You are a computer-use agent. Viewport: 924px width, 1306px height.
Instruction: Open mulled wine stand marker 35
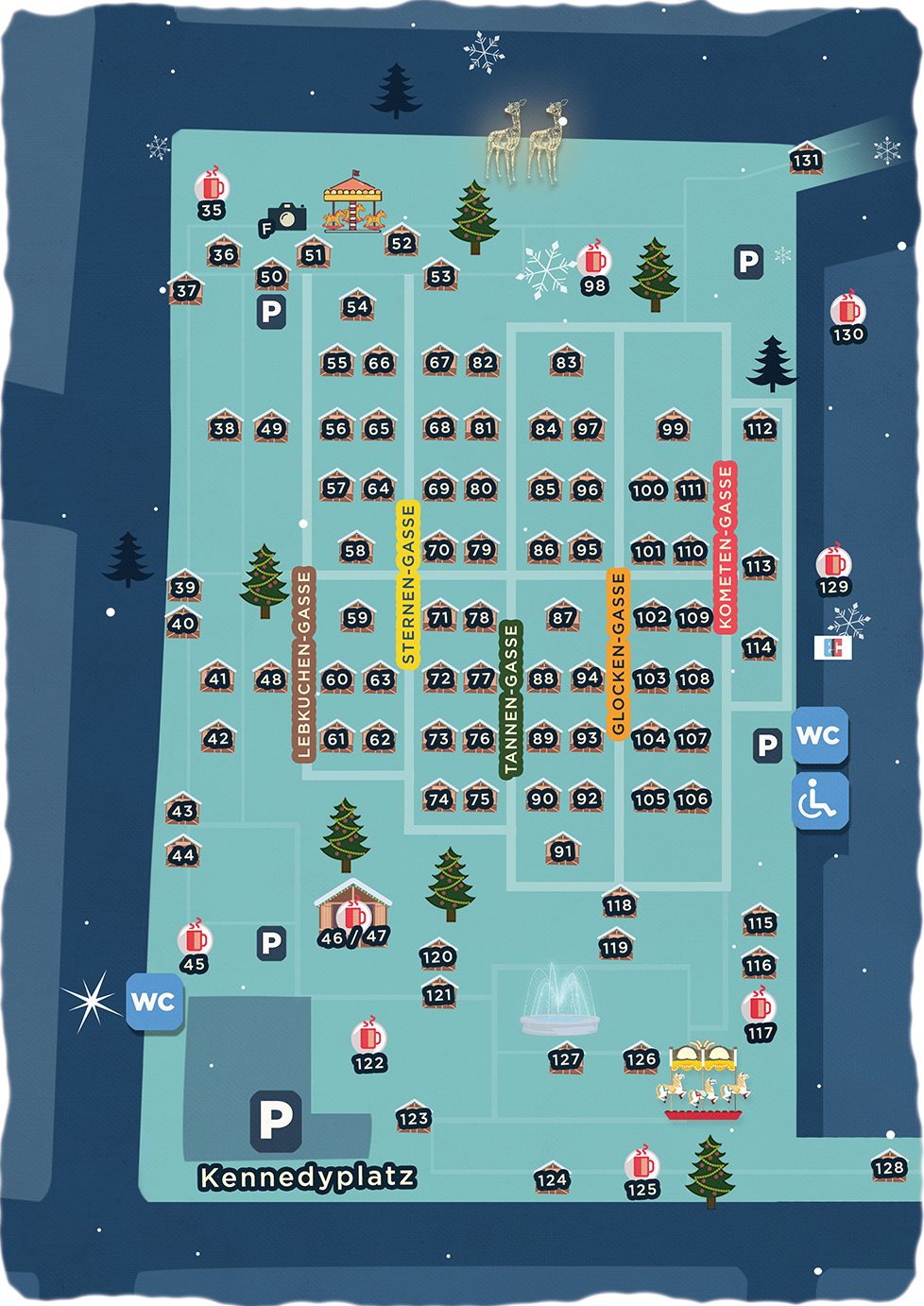click(212, 195)
